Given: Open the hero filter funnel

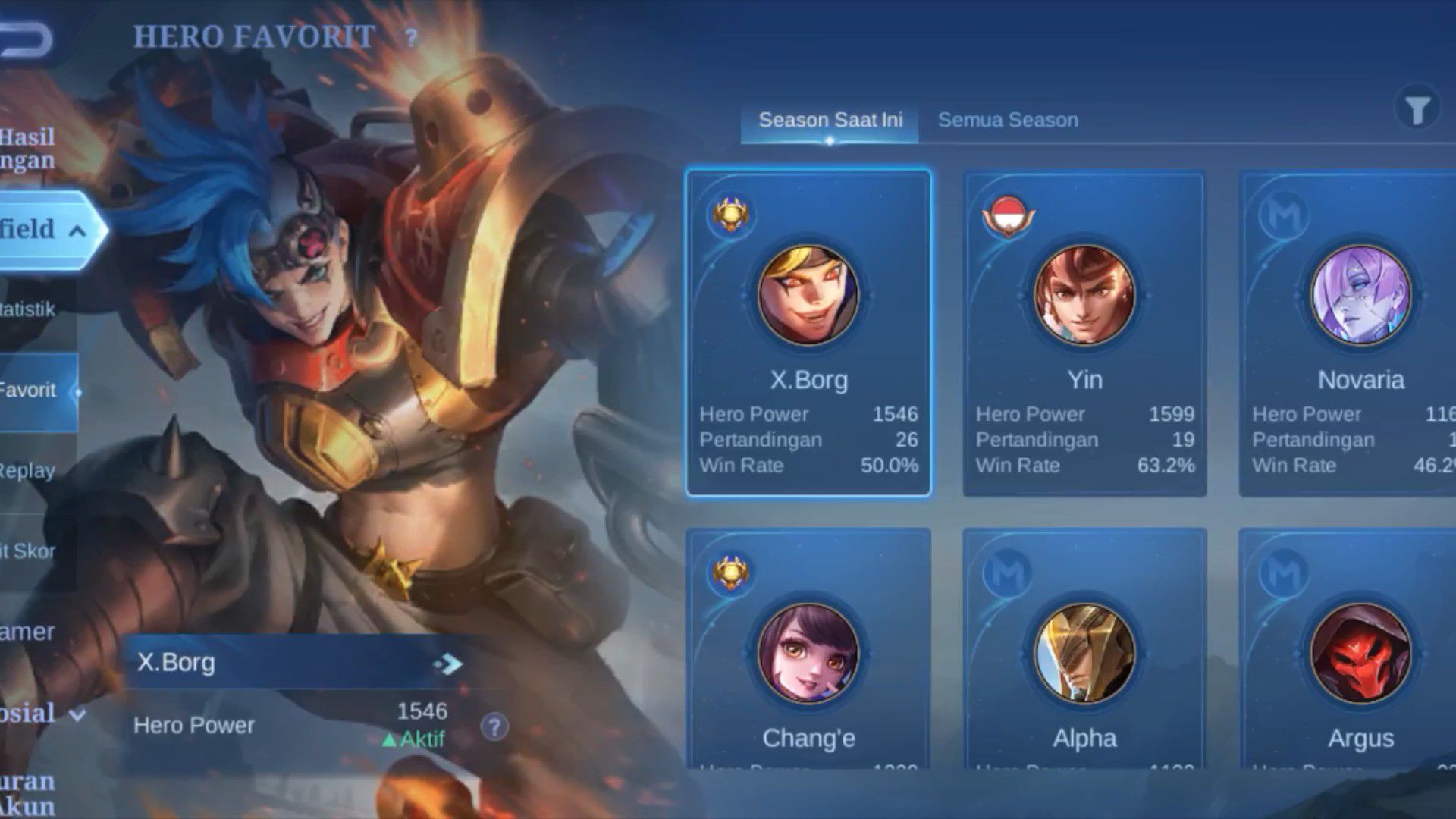Looking at the screenshot, I should click(x=1417, y=111).
